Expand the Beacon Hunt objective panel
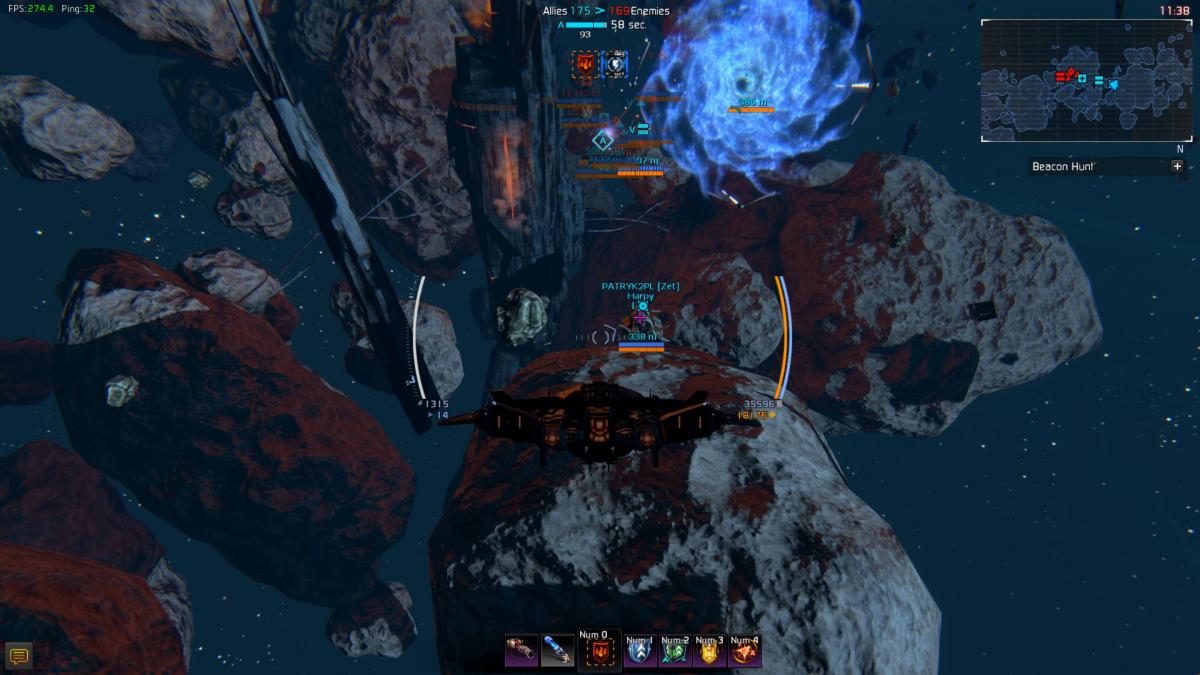1200x675 pixels. (x=1177, y=167)
